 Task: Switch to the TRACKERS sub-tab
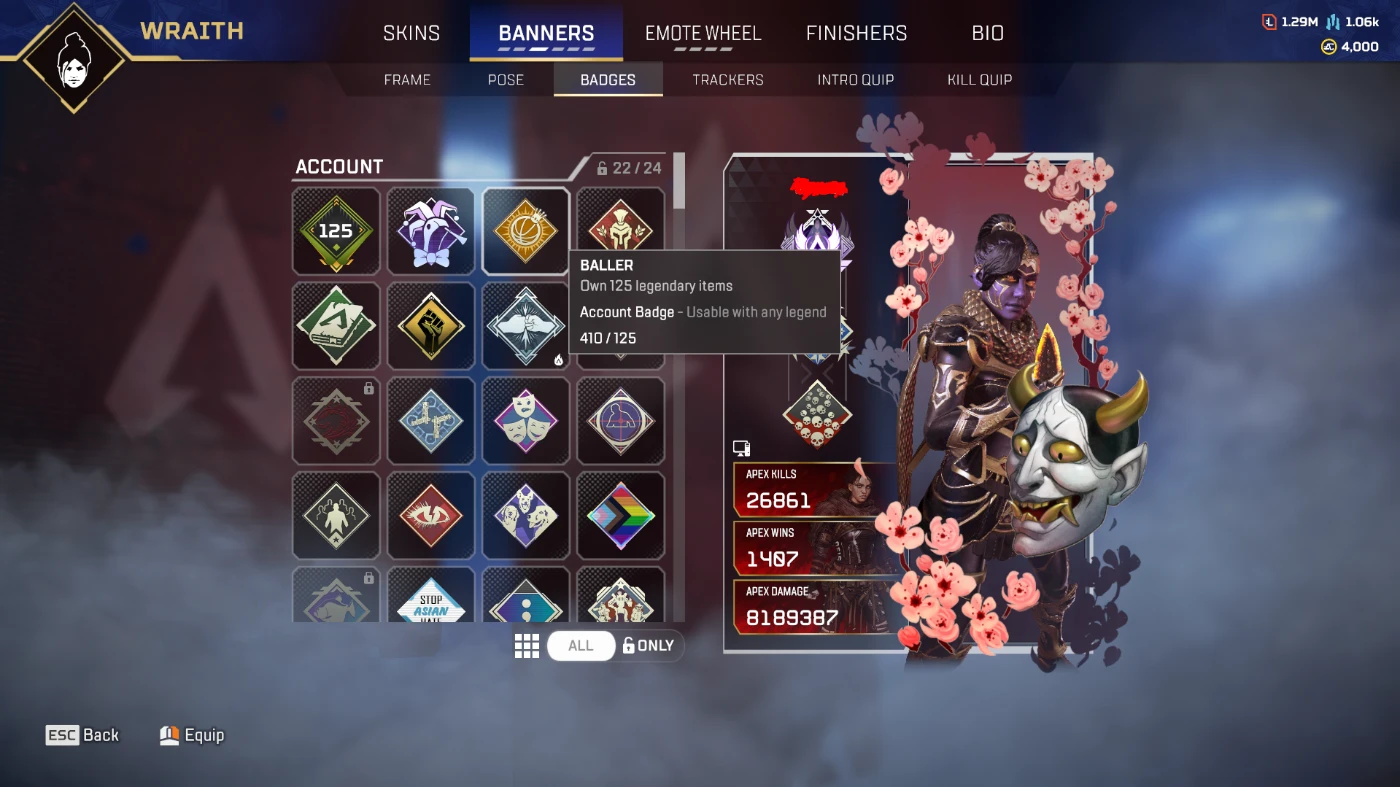(x=727, y=79)
